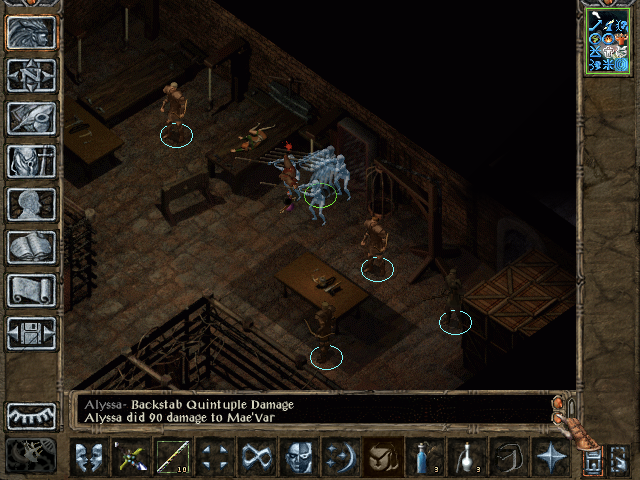Activate the four-arrows ability icon

click(215, 457)
